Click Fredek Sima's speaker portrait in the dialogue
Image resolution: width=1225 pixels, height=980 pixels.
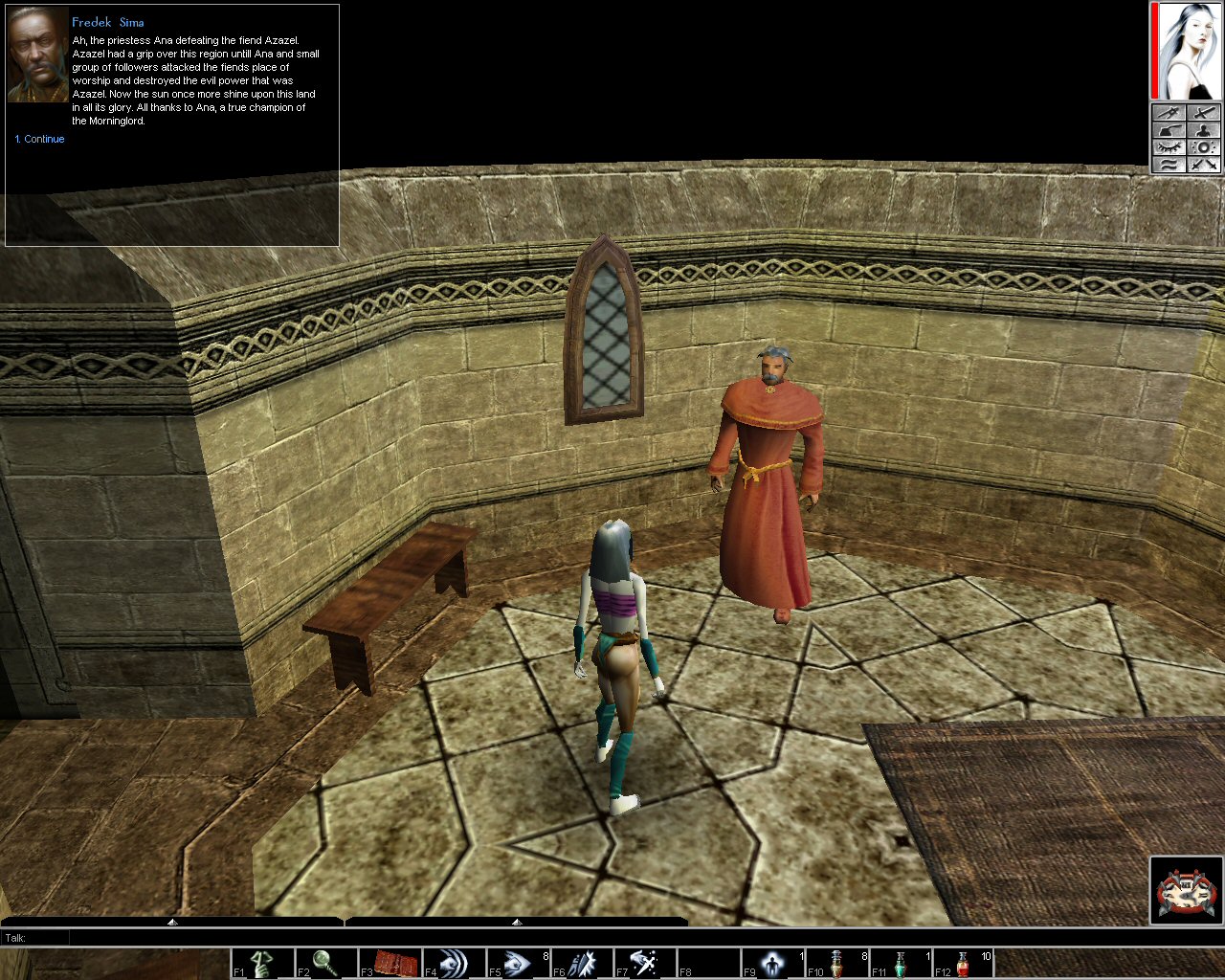coord(37,57)
